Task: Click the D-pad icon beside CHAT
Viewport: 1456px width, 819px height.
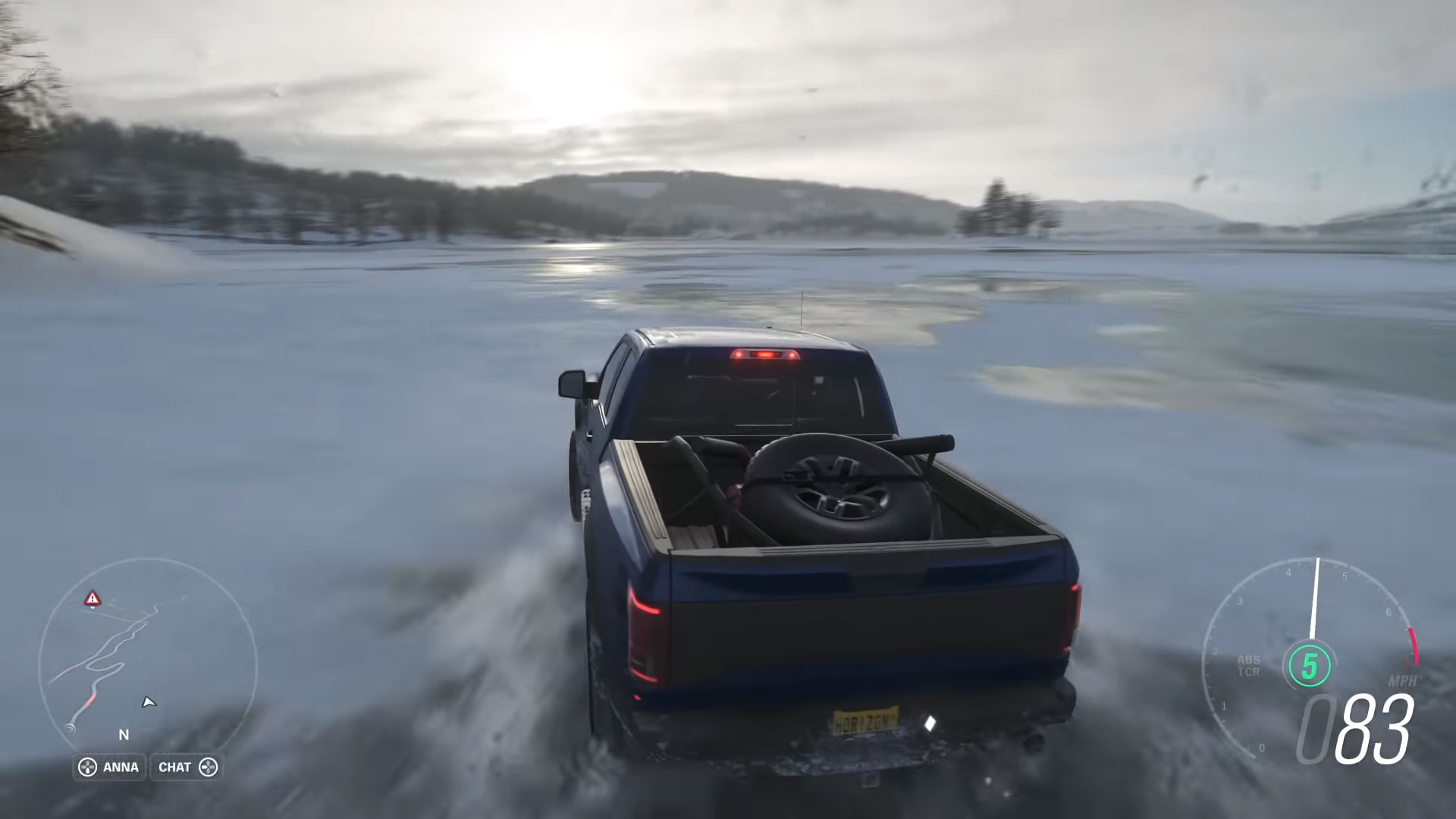Action: [x=210, y=767]
